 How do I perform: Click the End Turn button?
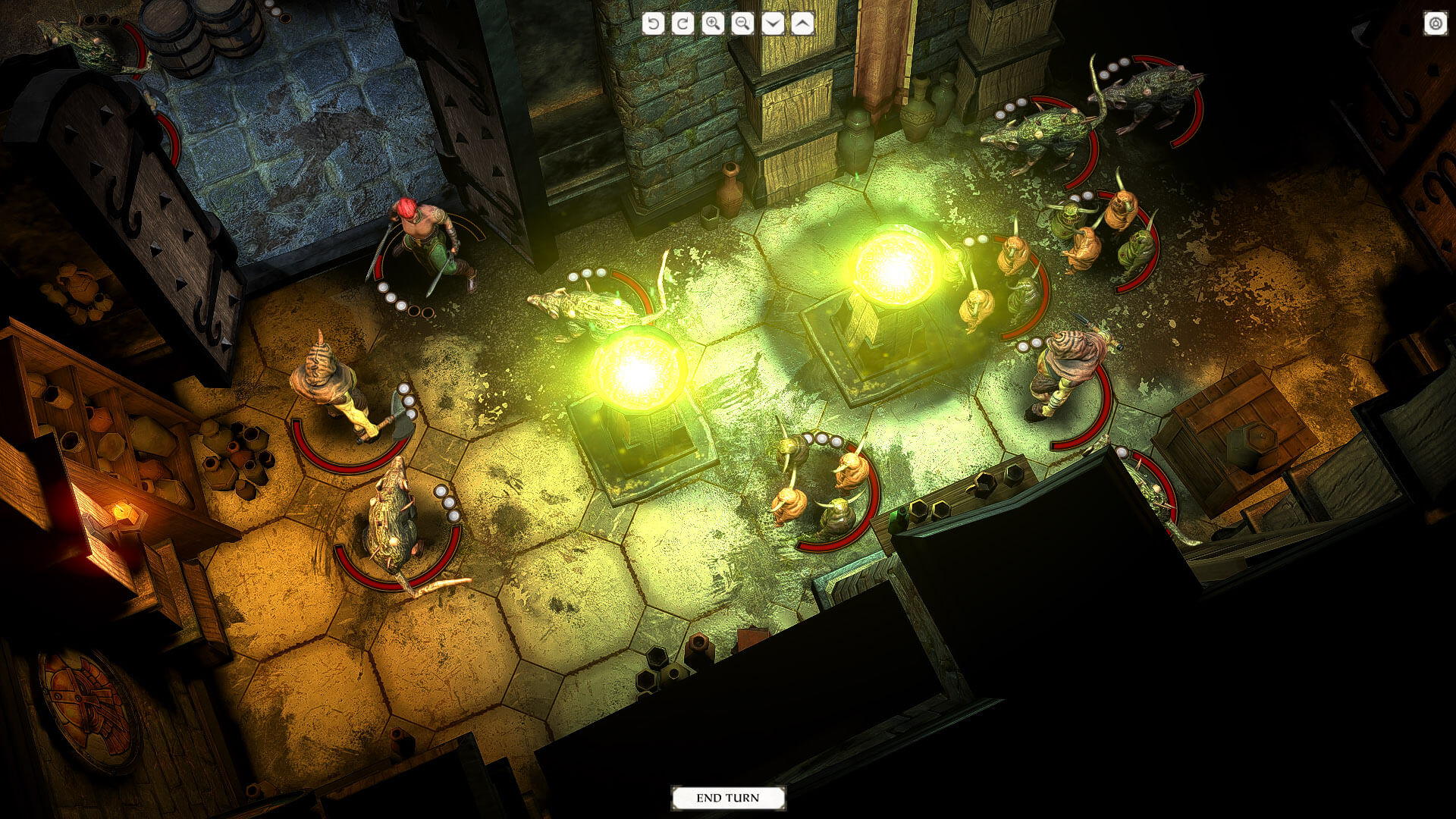728,798
